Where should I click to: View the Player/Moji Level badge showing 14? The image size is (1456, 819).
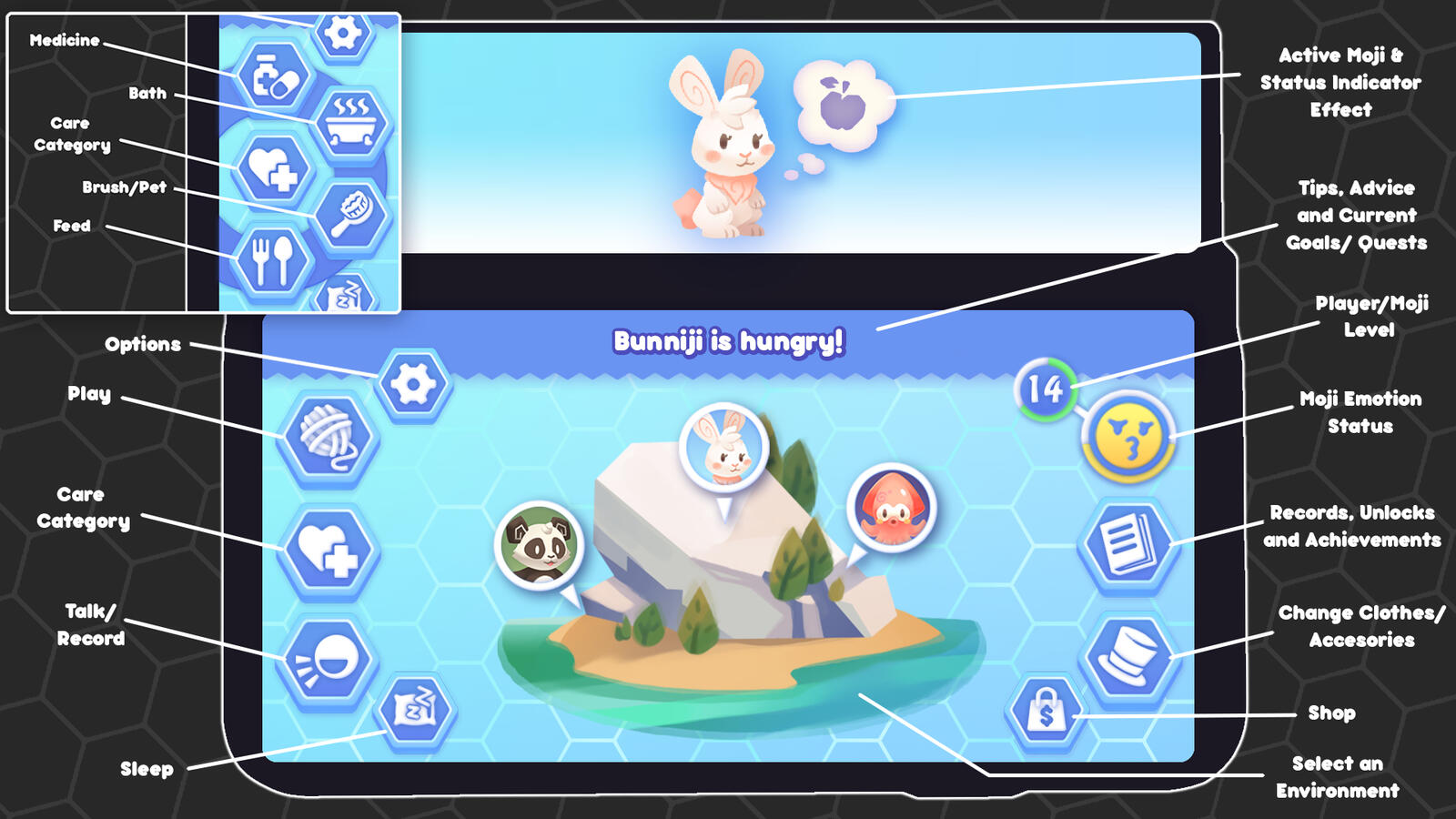point(1045,390)
